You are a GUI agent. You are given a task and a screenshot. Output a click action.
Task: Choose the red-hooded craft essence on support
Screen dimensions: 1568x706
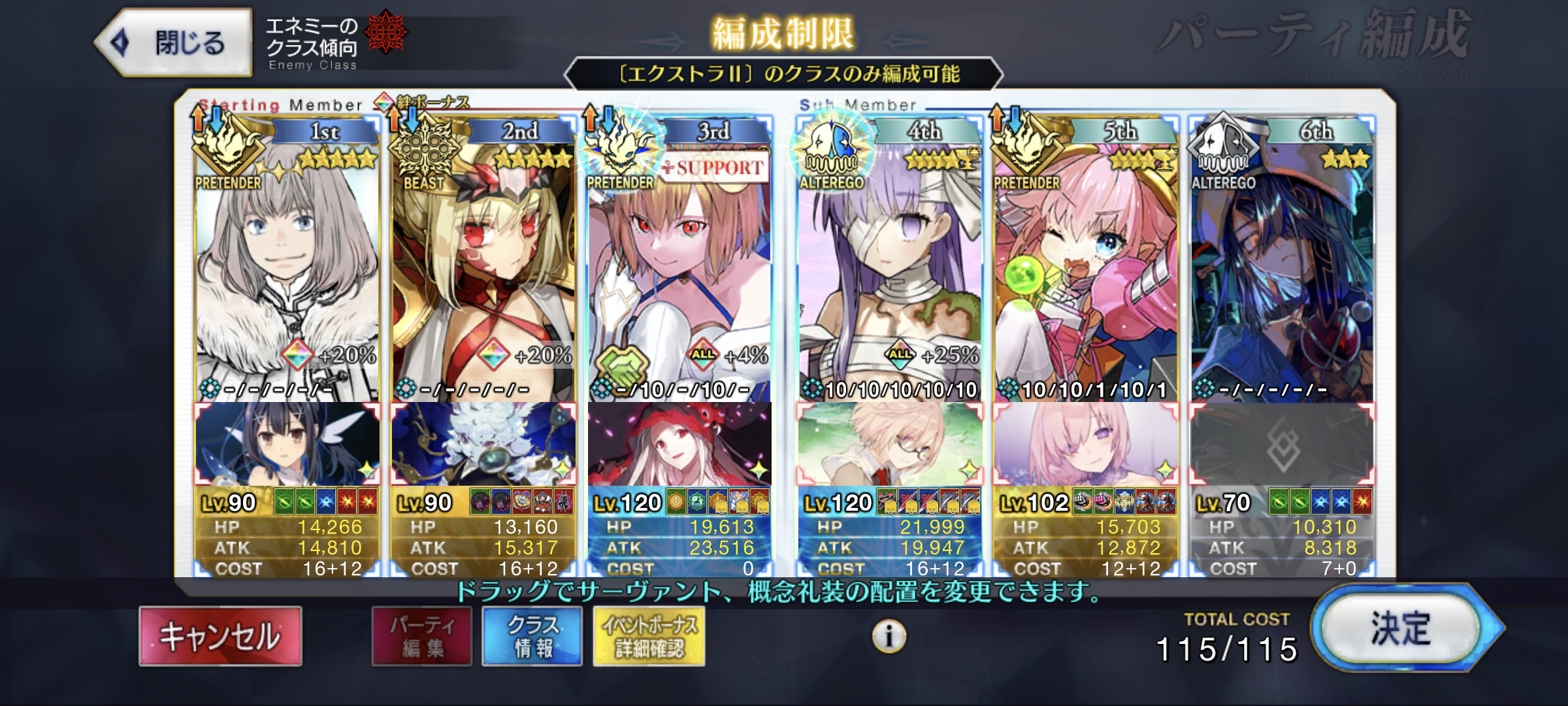pos(679,446)
